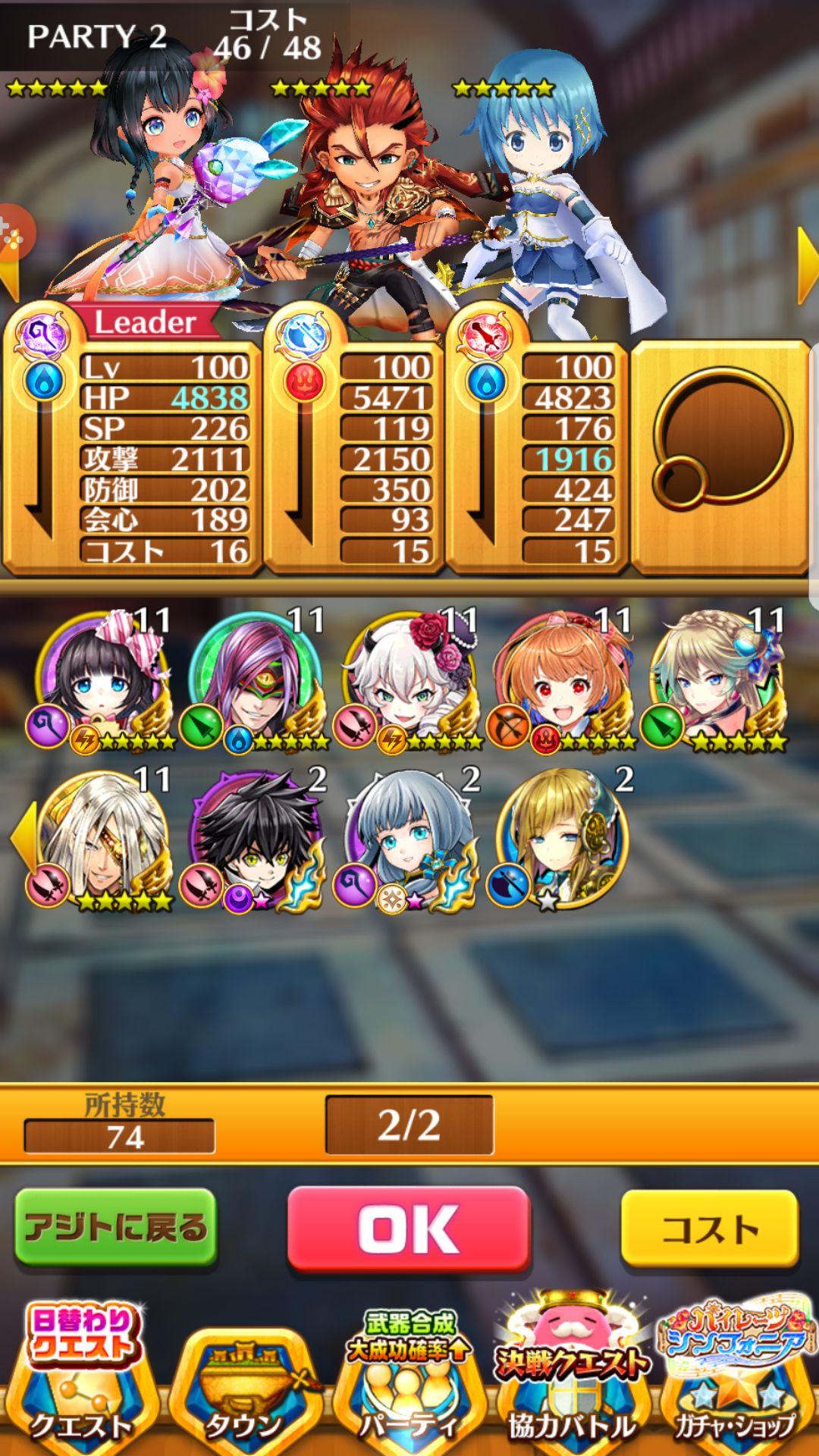
Task: Return to hideout with アジトに戻る
Action: point(116,1227)
